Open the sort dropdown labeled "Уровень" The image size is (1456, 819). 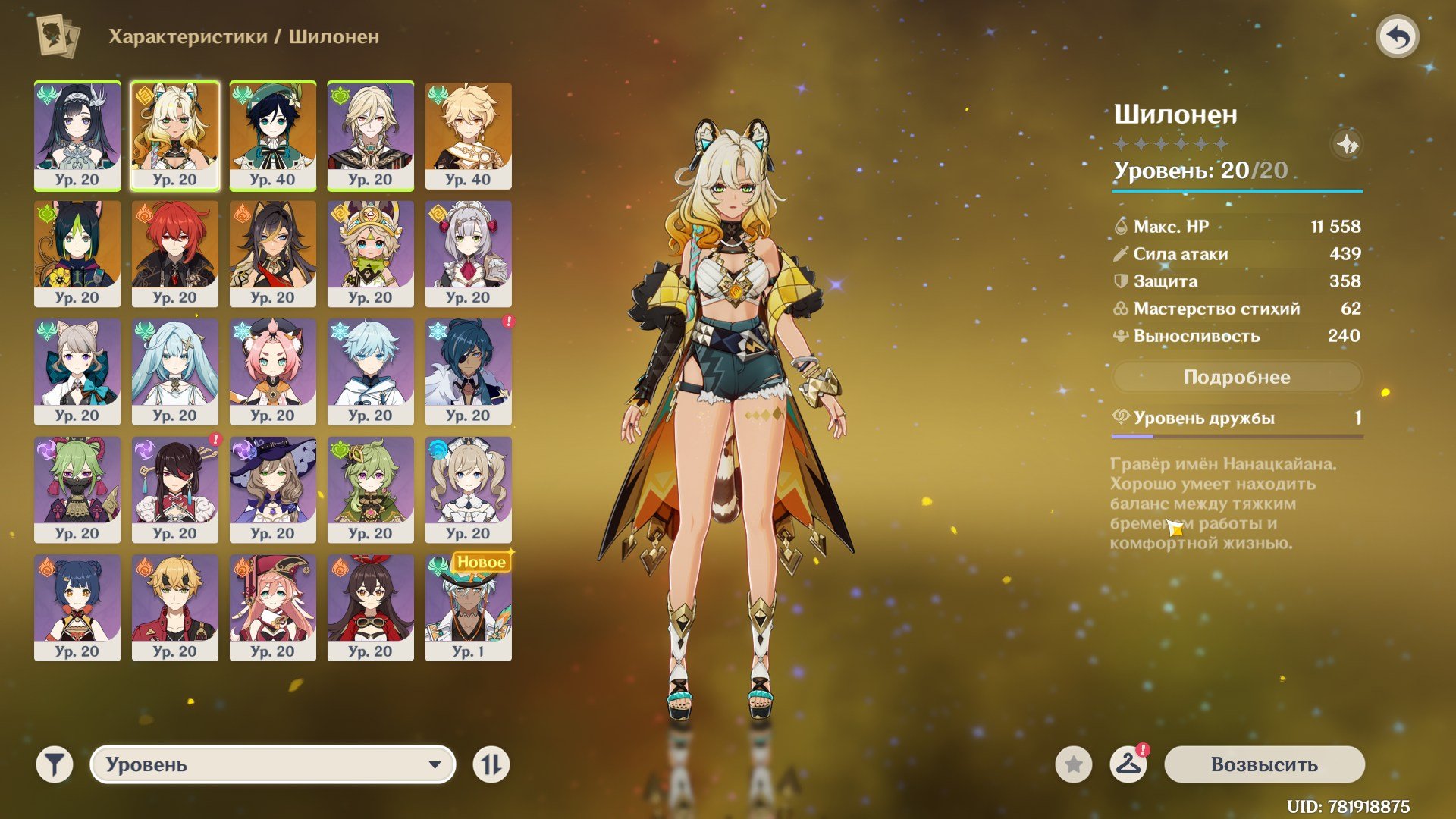pos(273,764)
